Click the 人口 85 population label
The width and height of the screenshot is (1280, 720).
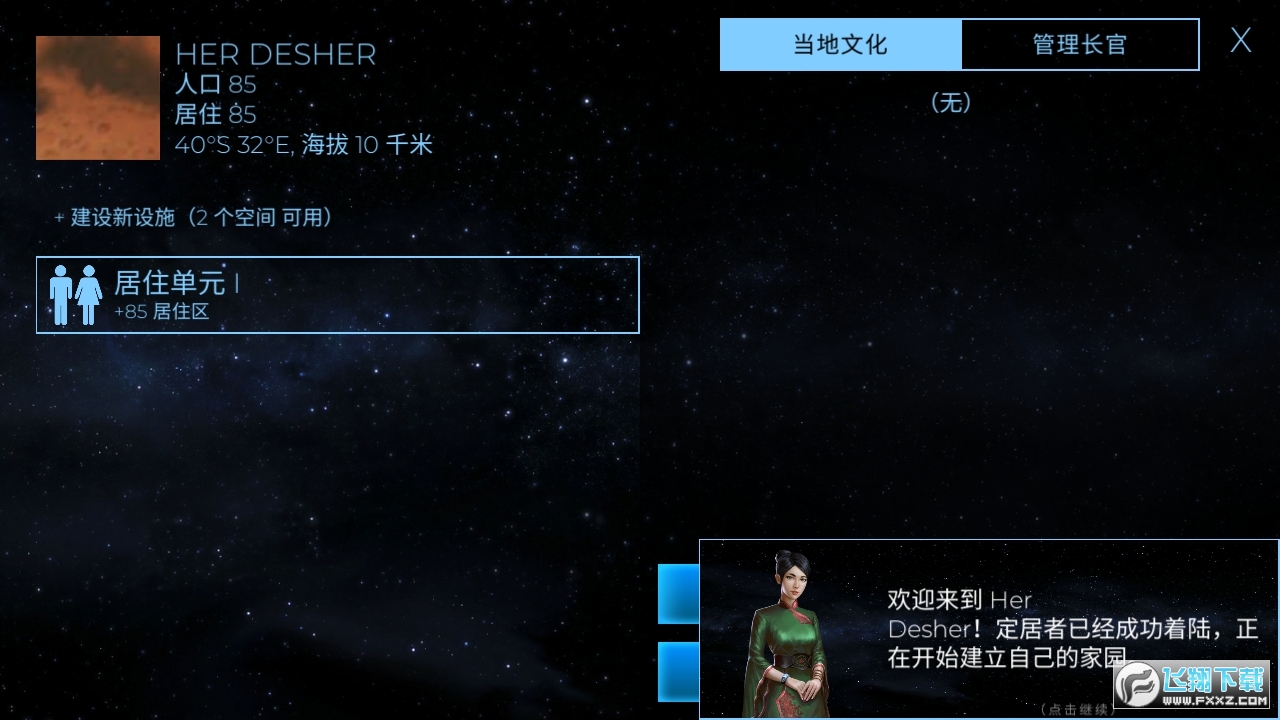(x=216, y=85)
